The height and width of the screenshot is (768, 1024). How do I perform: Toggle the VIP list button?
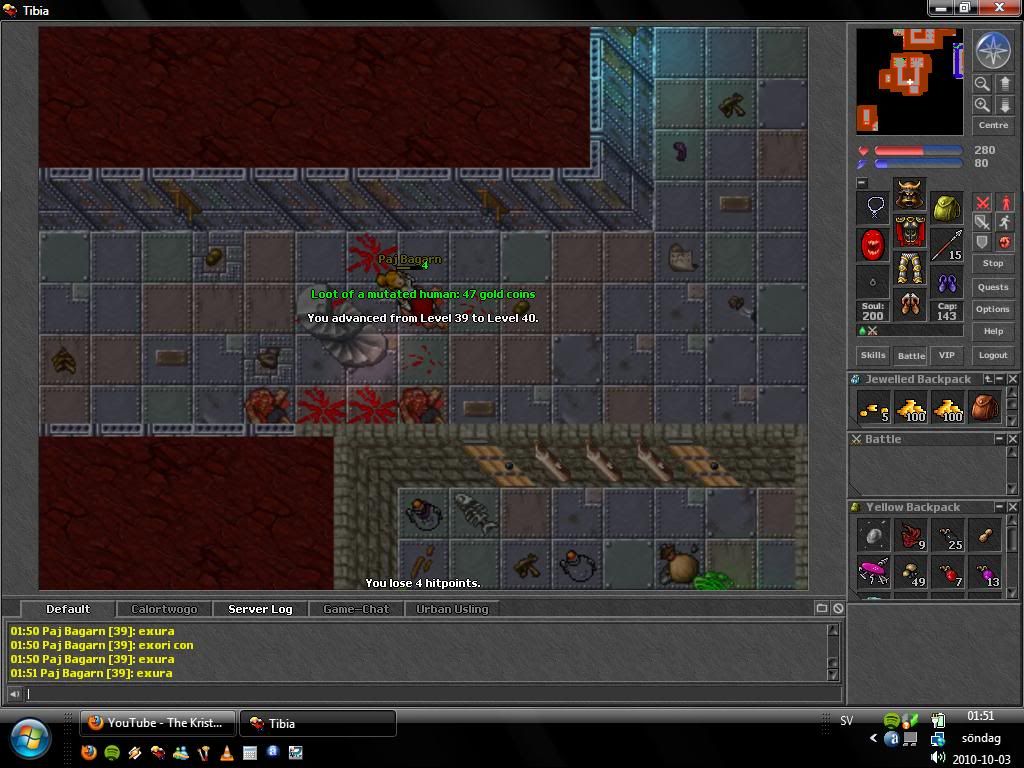(946, 355)
